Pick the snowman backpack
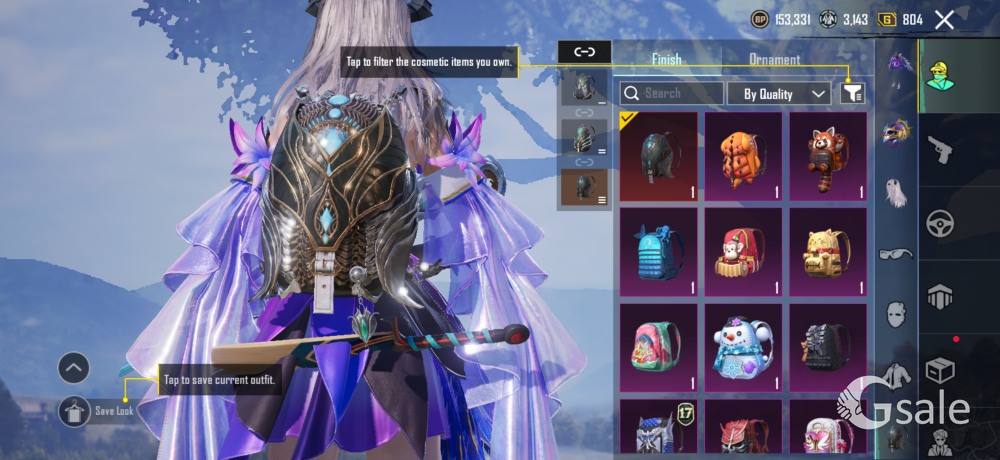The image size is (1000, 460). [743, 348]
